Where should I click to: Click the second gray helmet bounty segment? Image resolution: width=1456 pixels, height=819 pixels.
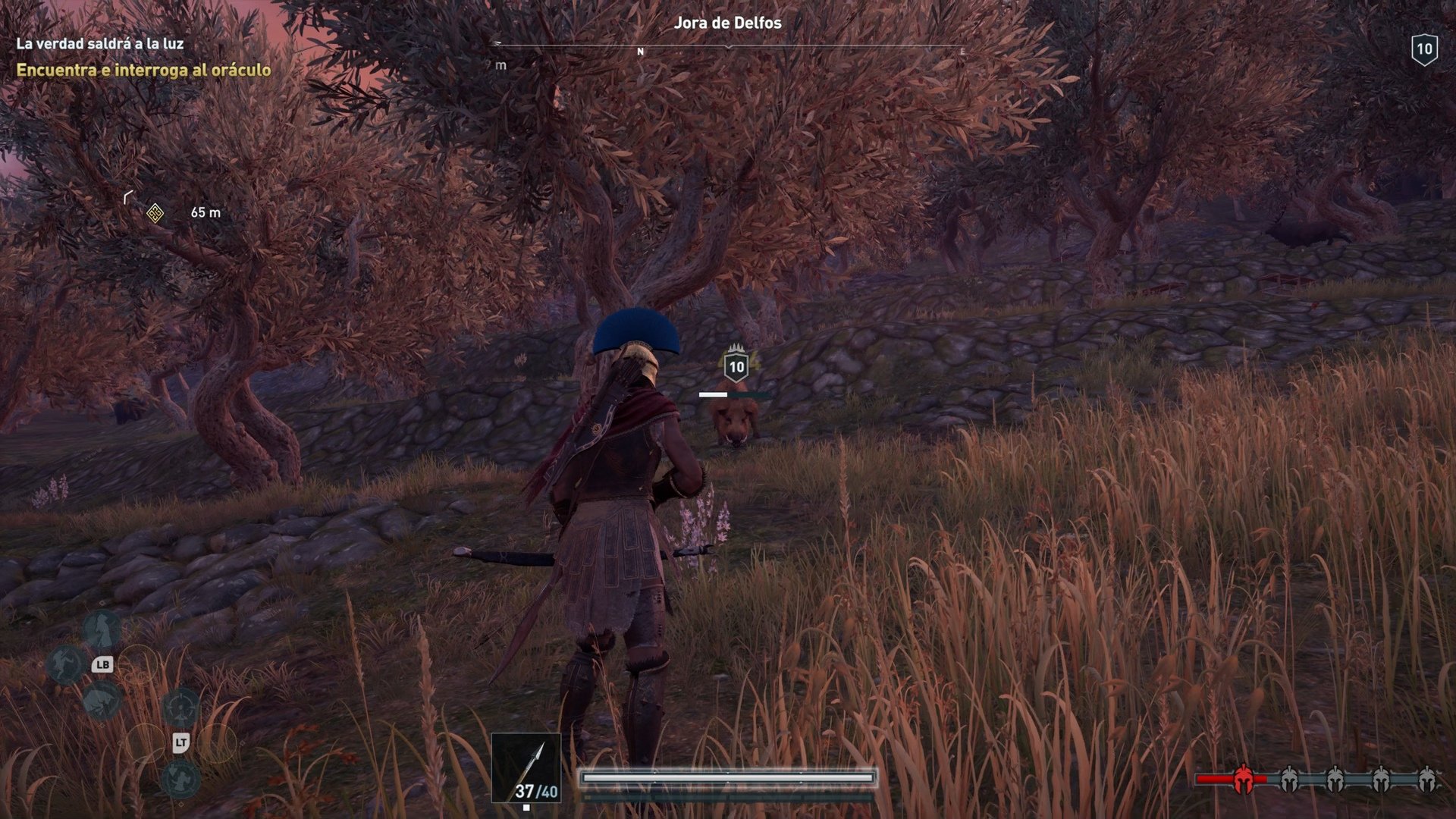point(1335,780)
